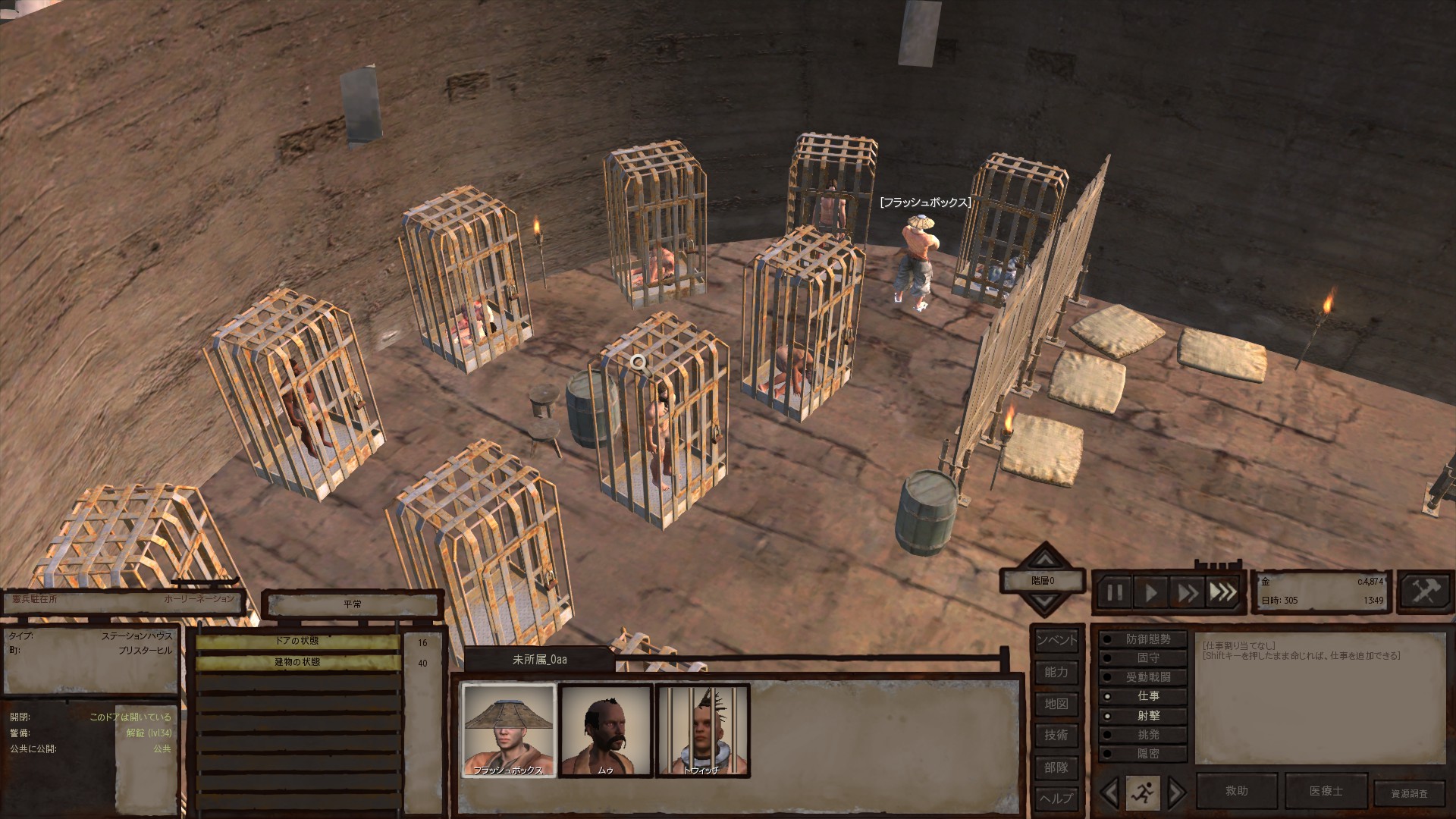Click the 救助 rescue button

[1236, 791]
